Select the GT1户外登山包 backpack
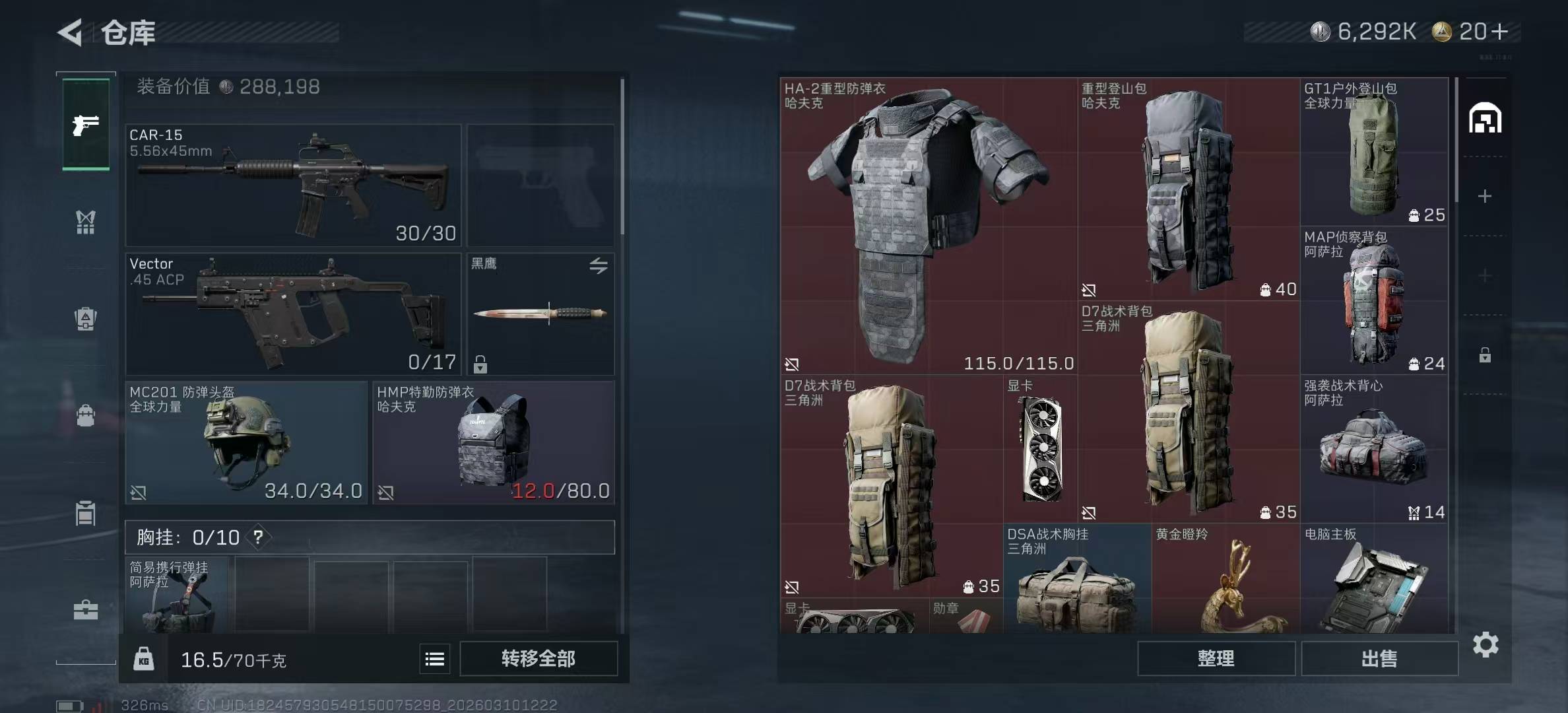 click(1374, 152)
